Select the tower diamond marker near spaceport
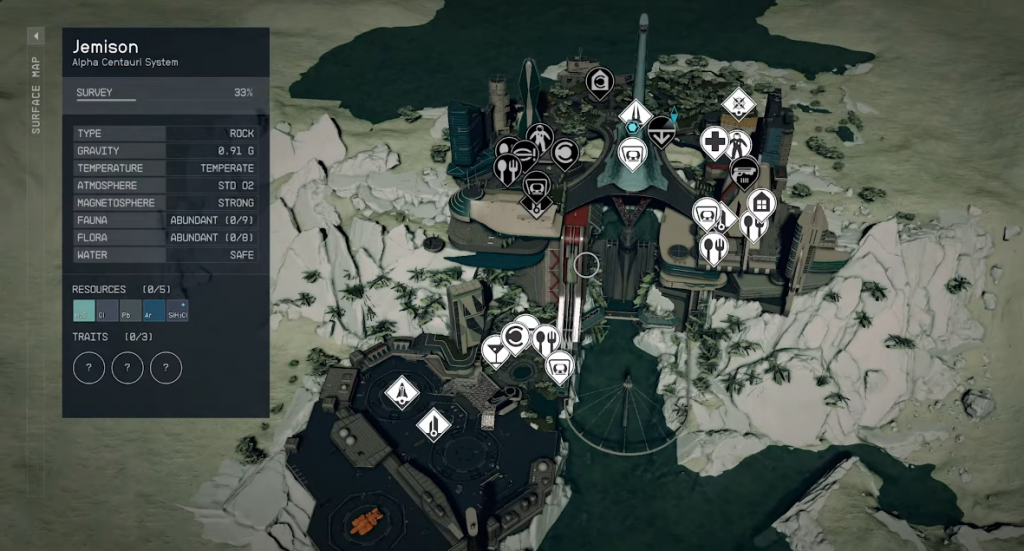Screen dimensions: 1024x551 (x=432, y=425)
